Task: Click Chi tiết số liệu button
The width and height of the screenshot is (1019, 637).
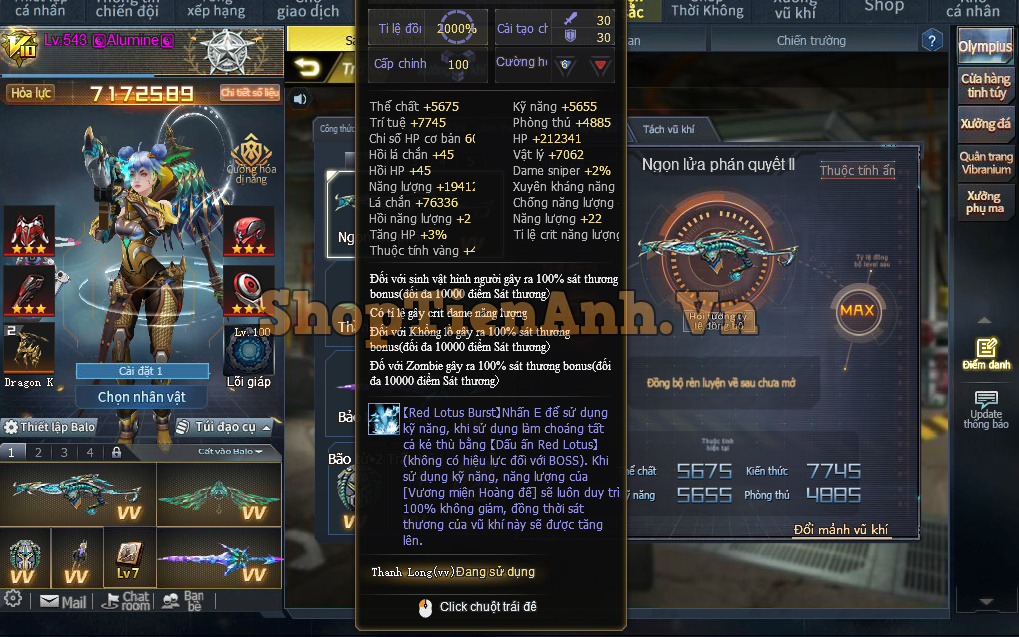Action: [x=249, y=93]
